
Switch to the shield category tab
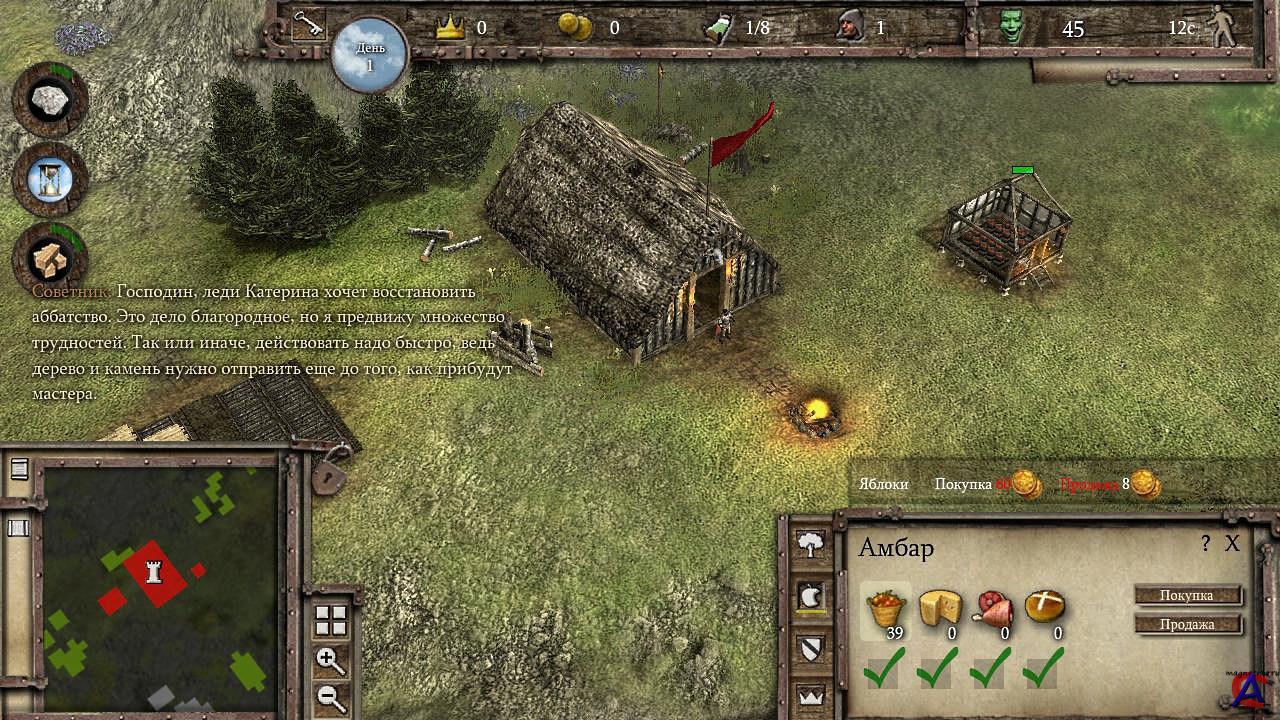click(810, 647)
